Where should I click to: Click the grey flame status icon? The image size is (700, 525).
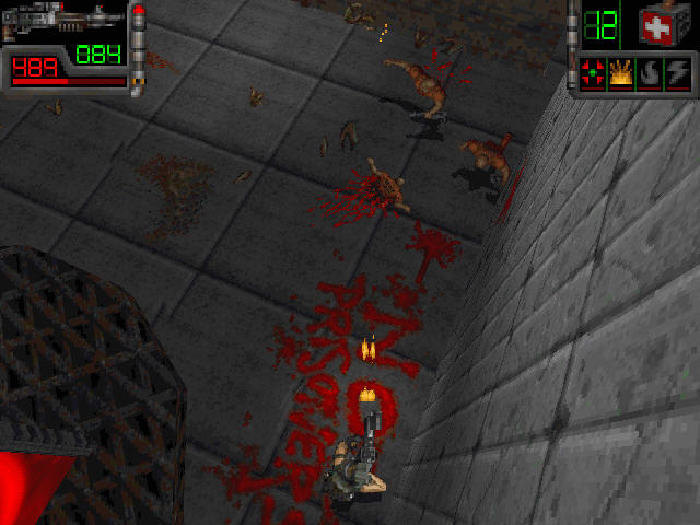click(649, 73)
